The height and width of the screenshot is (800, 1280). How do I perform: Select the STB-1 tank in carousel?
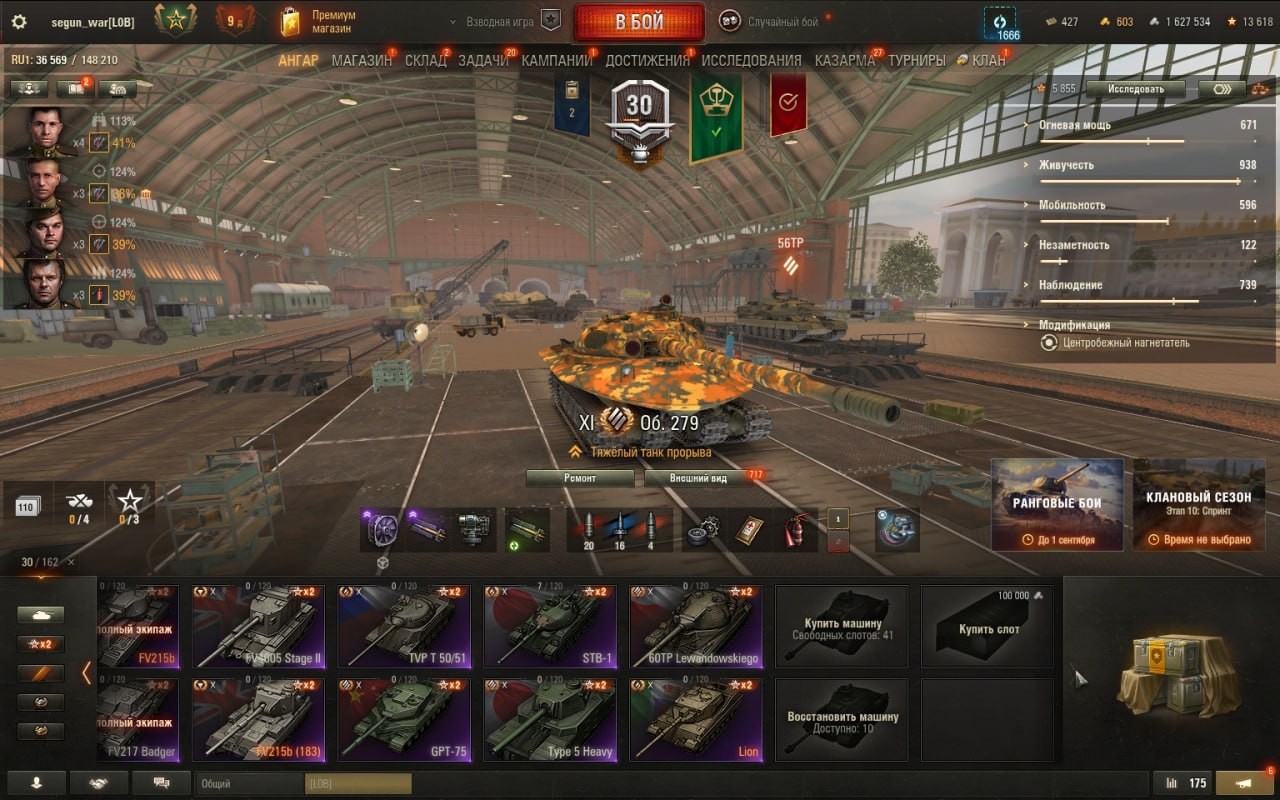coord(550,626)
